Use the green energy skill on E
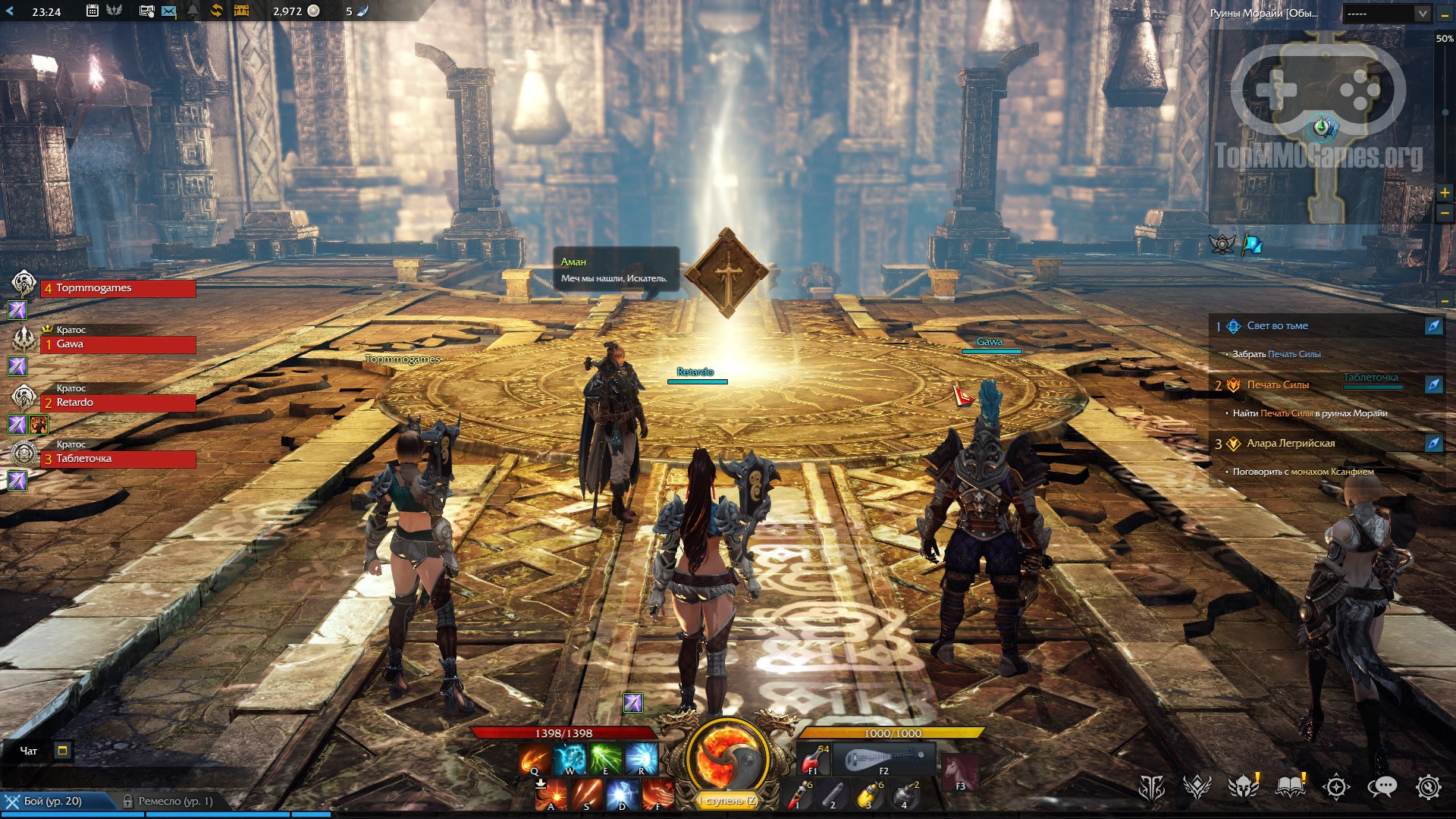 click(x=606, y=758)
